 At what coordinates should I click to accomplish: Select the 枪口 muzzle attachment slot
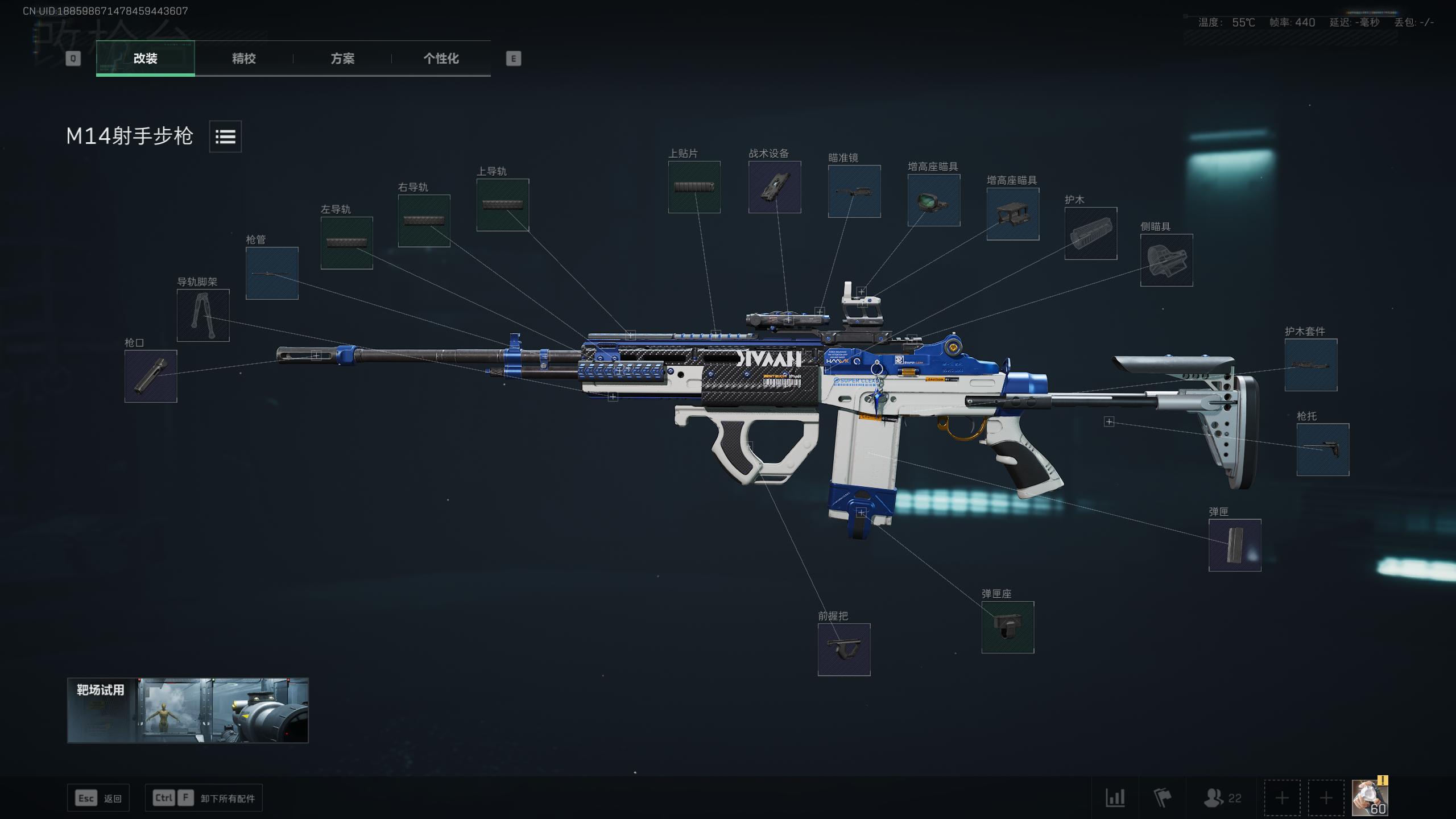coord(150,377)
